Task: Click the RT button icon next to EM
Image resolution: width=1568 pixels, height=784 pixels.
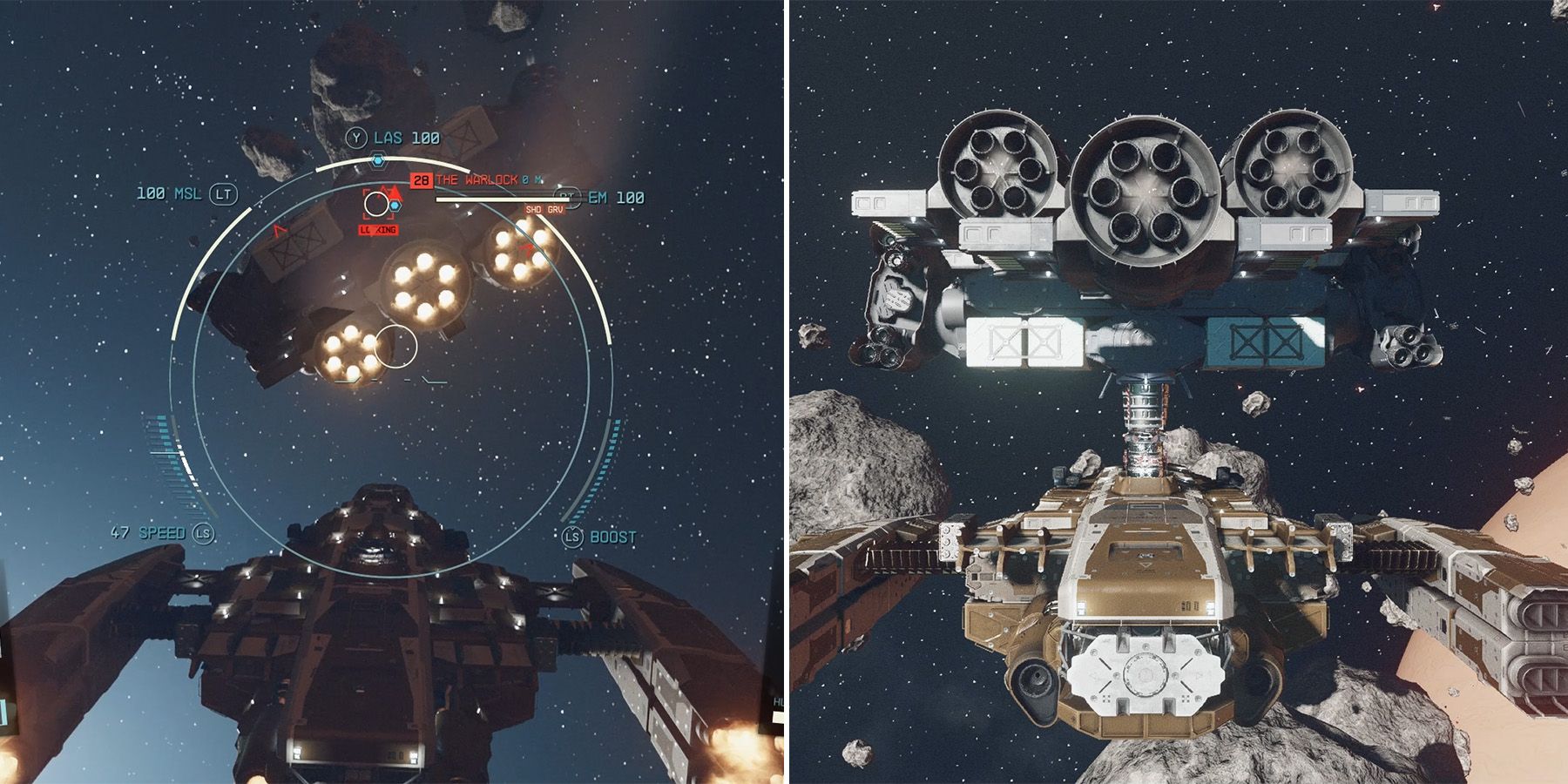Action: pyautogui.click(x=567, y=195)
